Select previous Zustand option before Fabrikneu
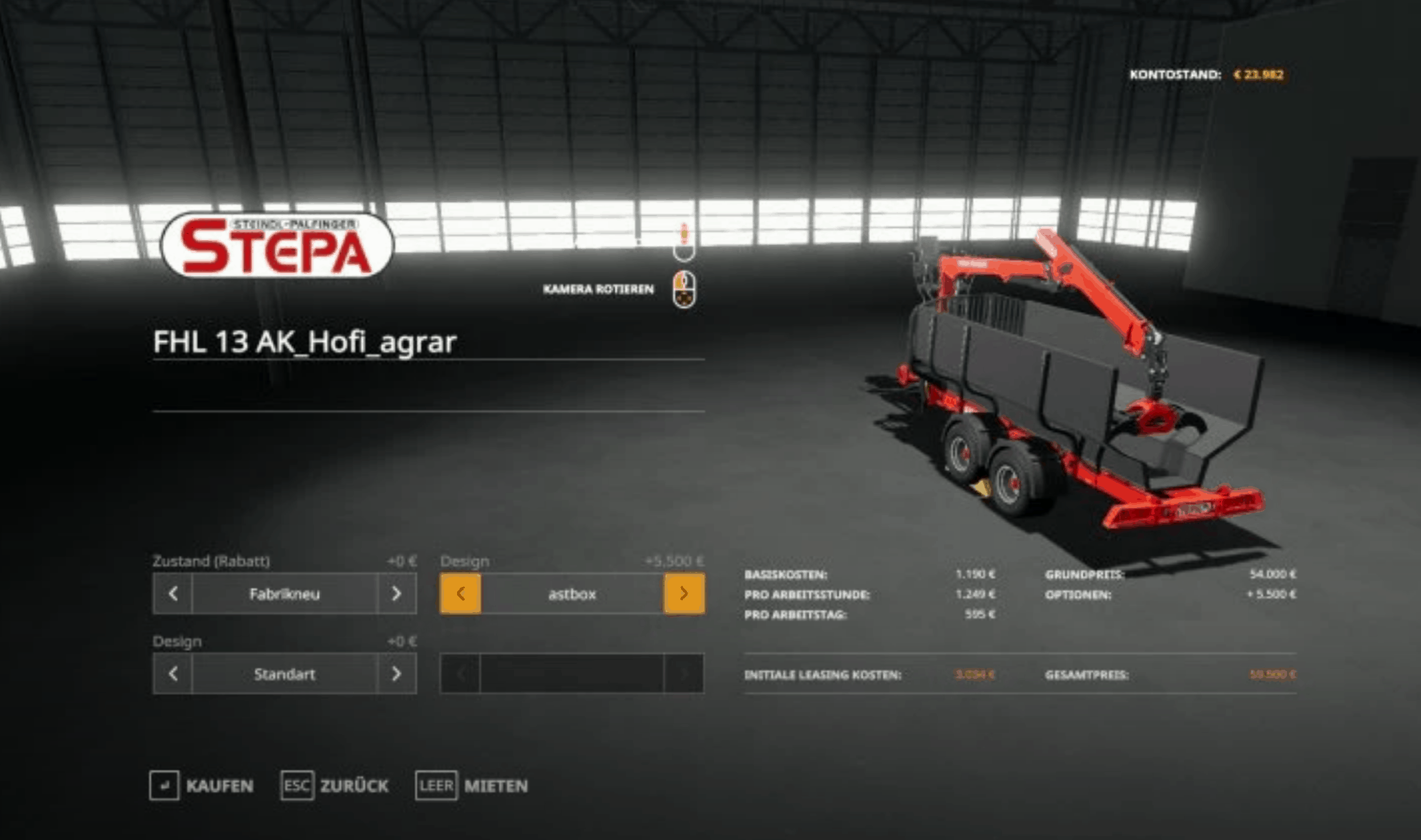The image size is (1421, 840). pyautogui.click(x=173, y=593)
